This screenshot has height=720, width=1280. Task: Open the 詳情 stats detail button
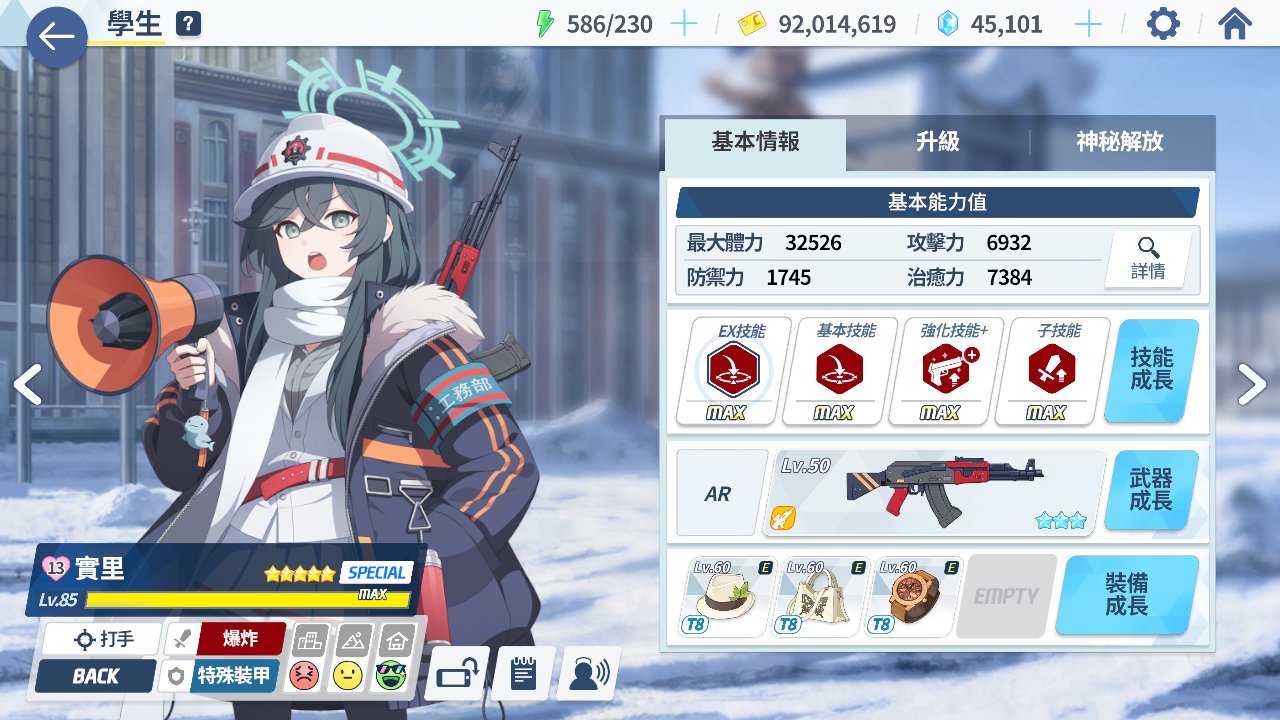(1148, 259)
